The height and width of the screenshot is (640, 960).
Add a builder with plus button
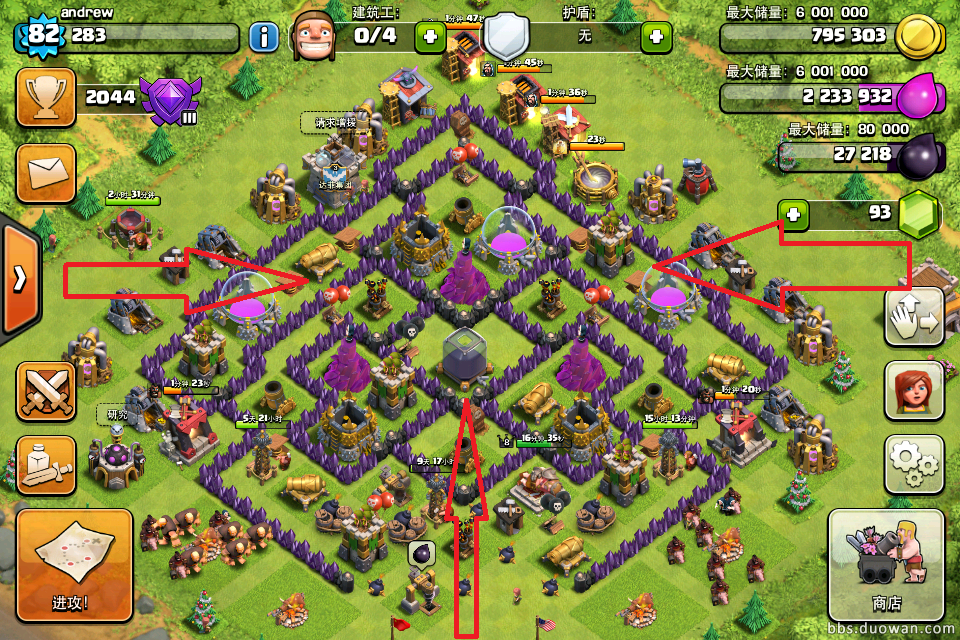click(430, 37)
